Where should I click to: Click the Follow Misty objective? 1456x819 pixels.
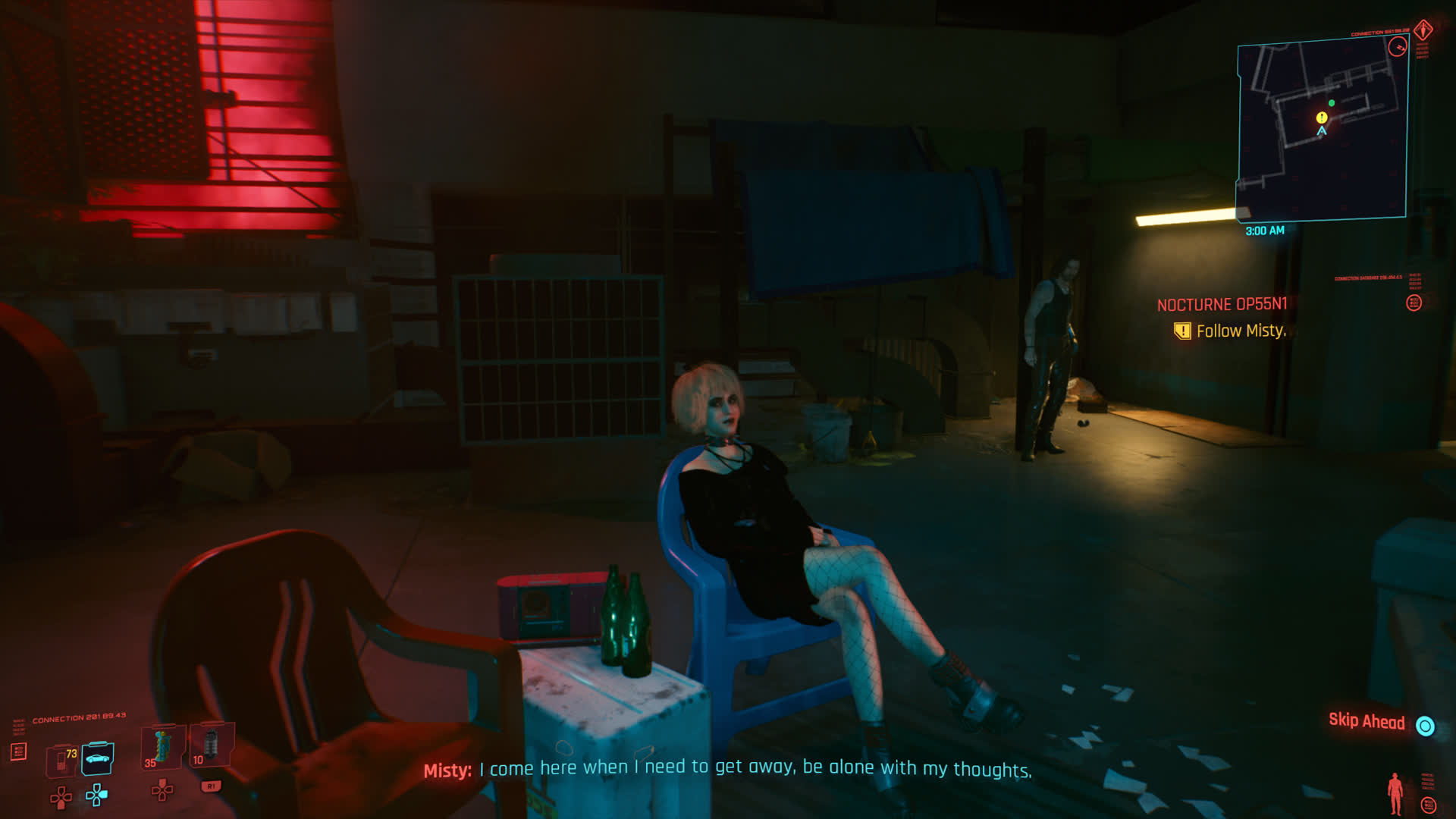tap(1241, 331)
